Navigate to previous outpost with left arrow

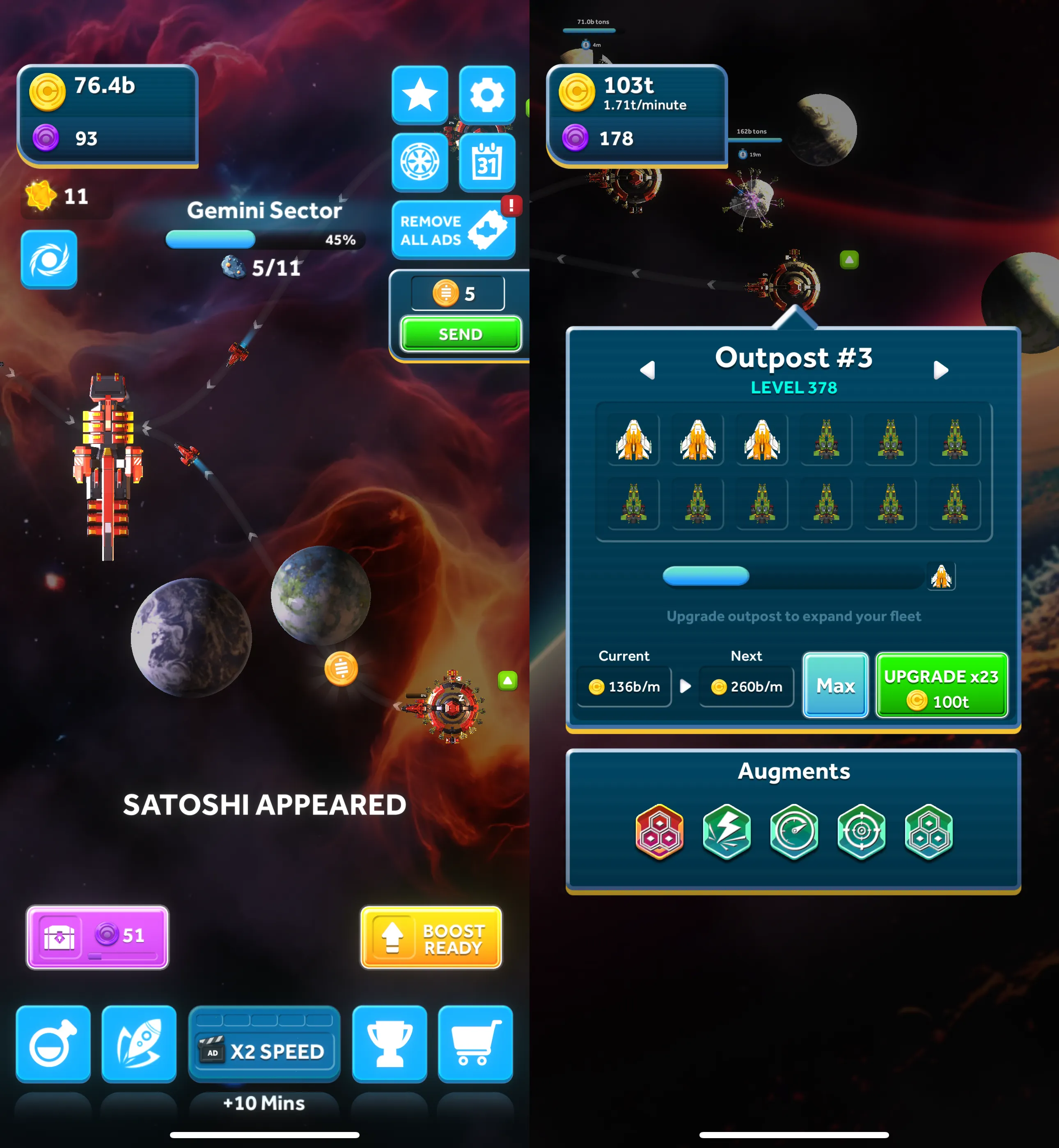coord(648,370)
